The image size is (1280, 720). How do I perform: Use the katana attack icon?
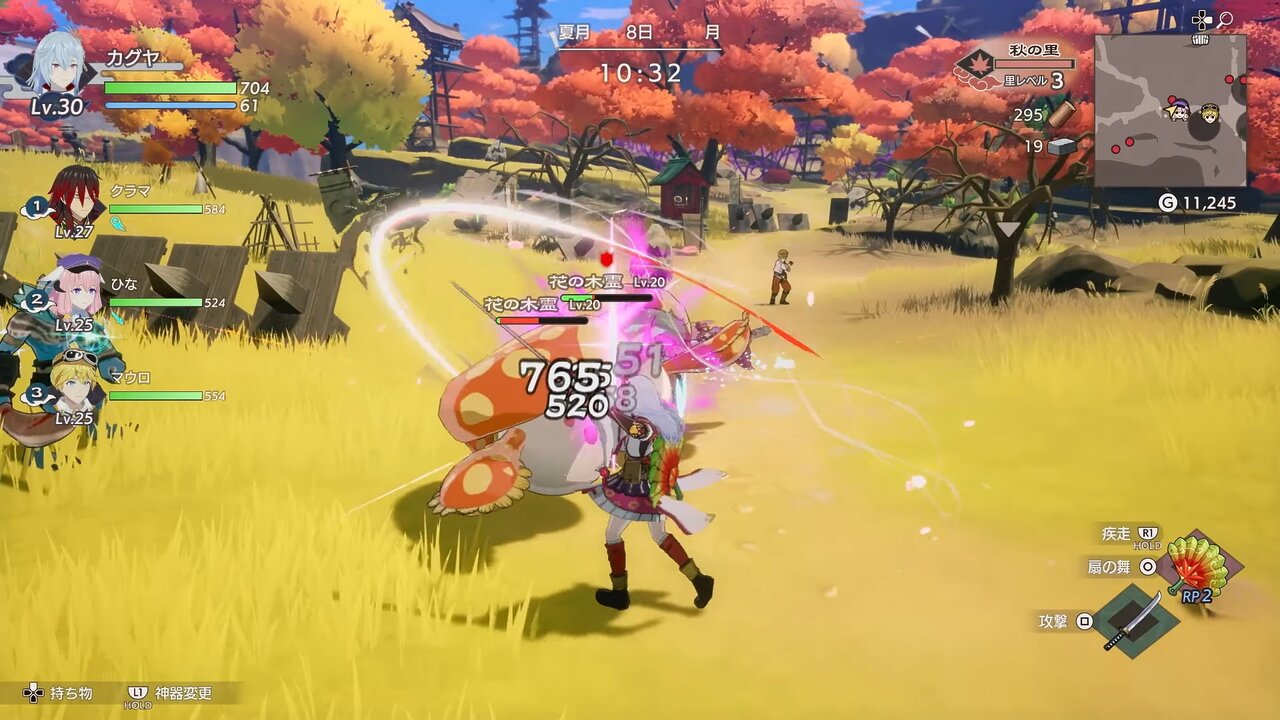click(1133, 621)
